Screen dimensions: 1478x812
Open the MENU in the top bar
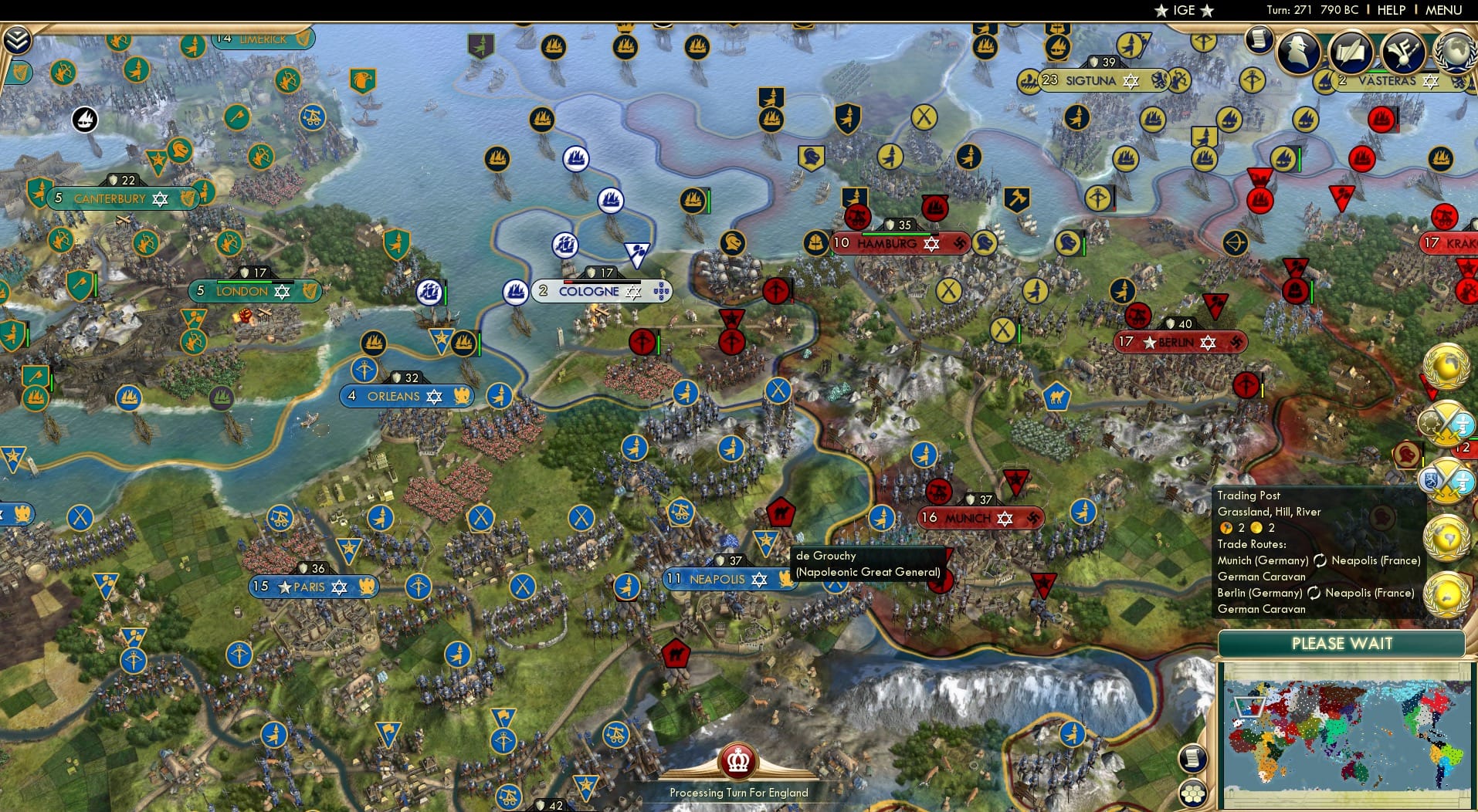1446,10
